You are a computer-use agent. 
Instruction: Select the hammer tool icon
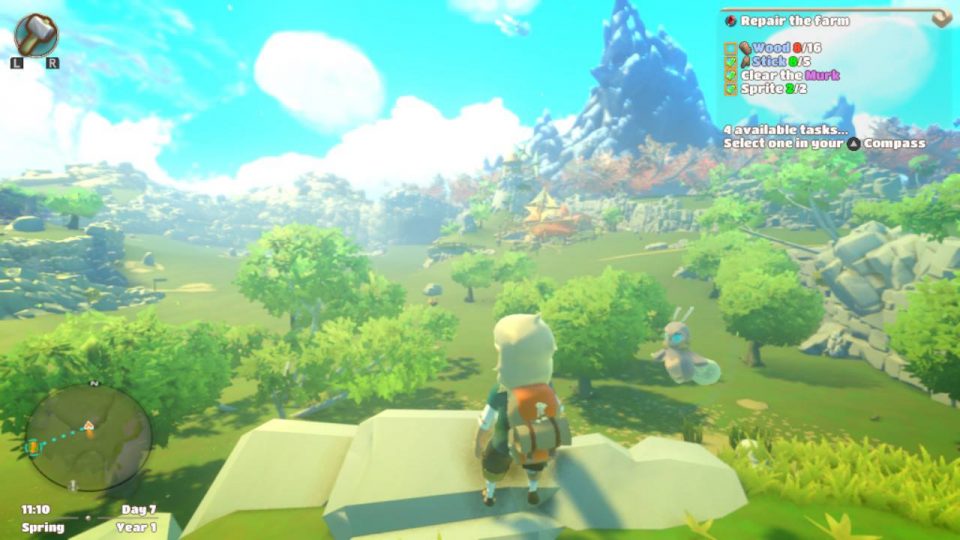point(36,33)
